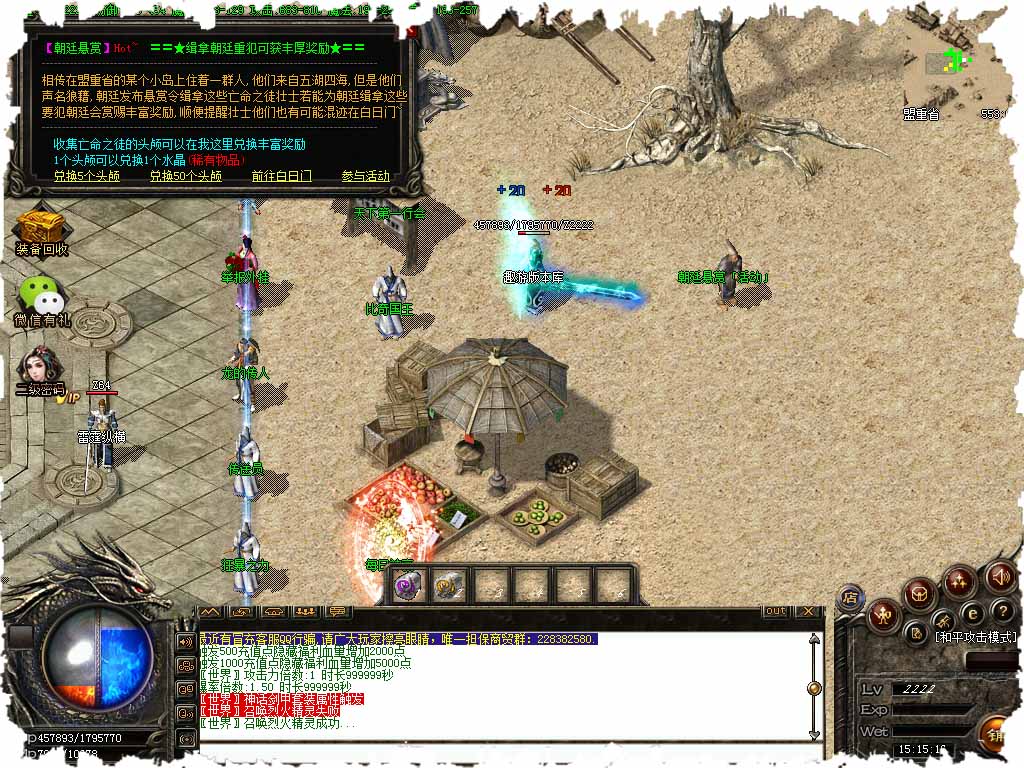
Task: Open the 二级密码 portrait icon
Action: click(x=40, y=368)
